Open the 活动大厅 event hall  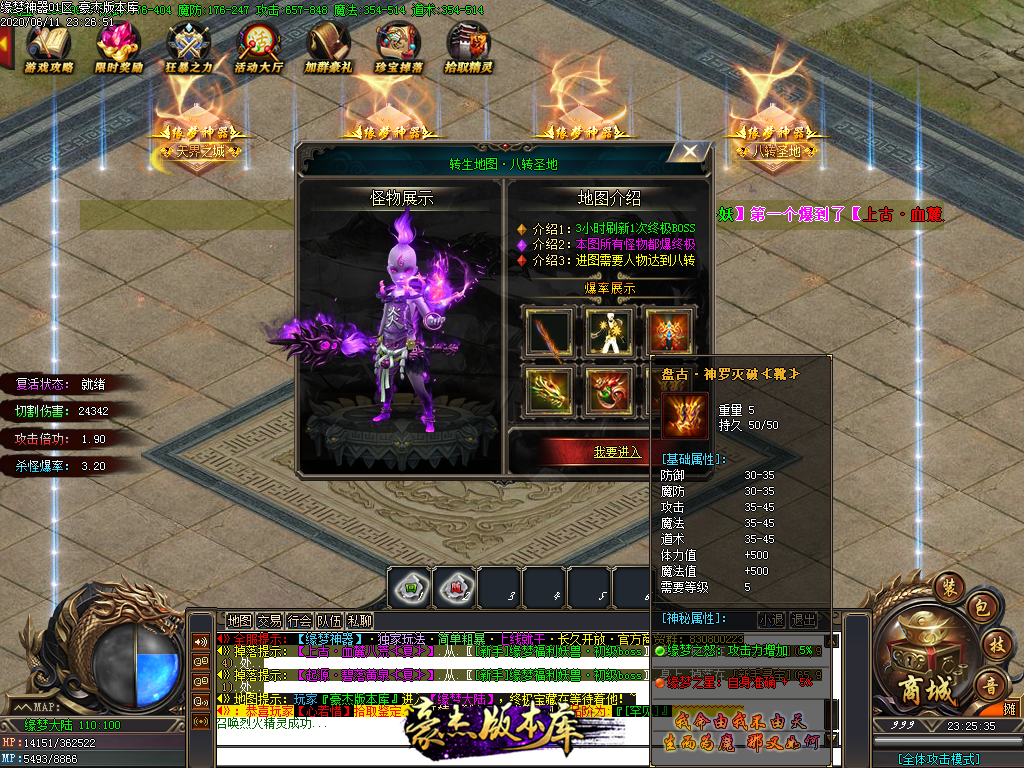[x=259, y=47]
